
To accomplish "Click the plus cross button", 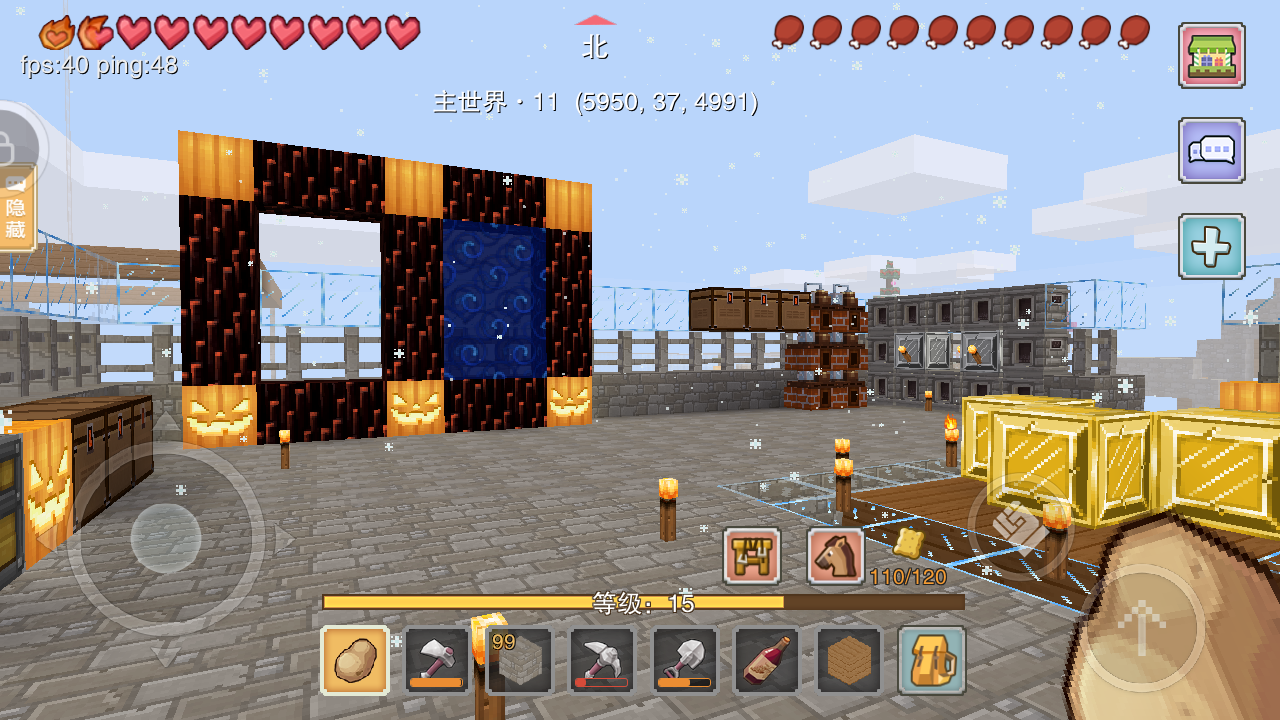I will 1211,246.
